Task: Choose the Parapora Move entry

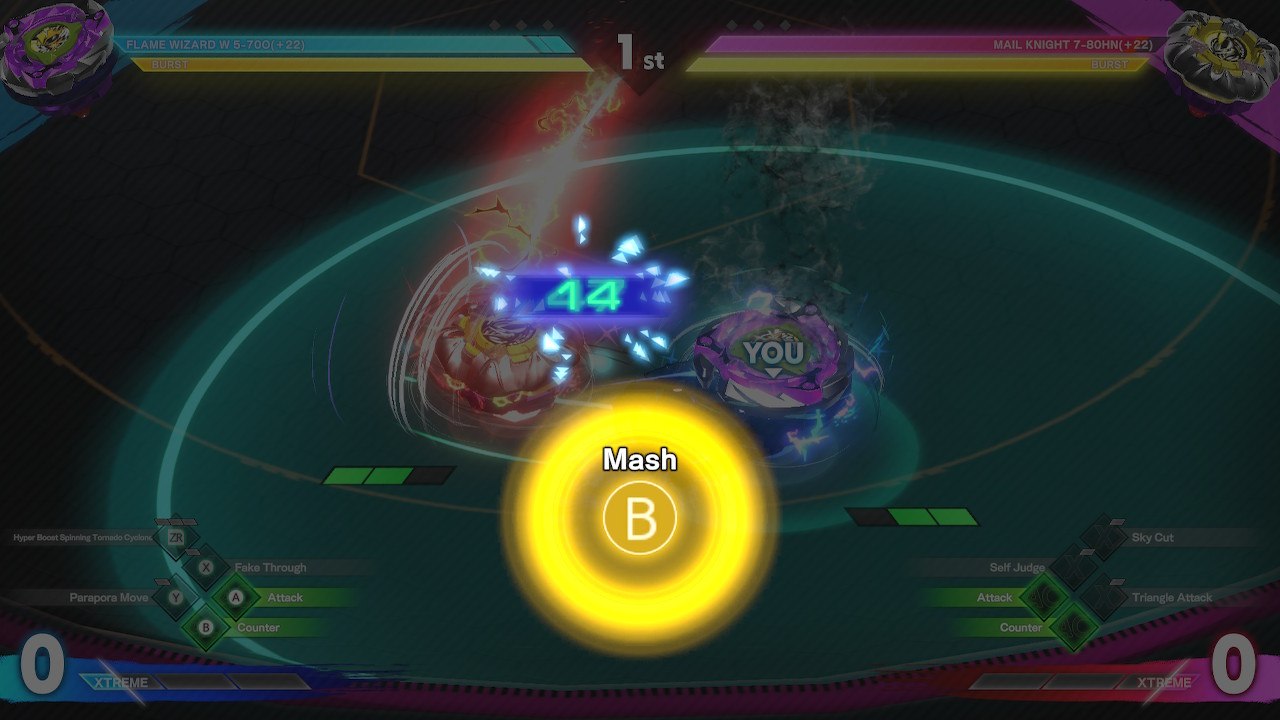Action: (x=109, y=598)
